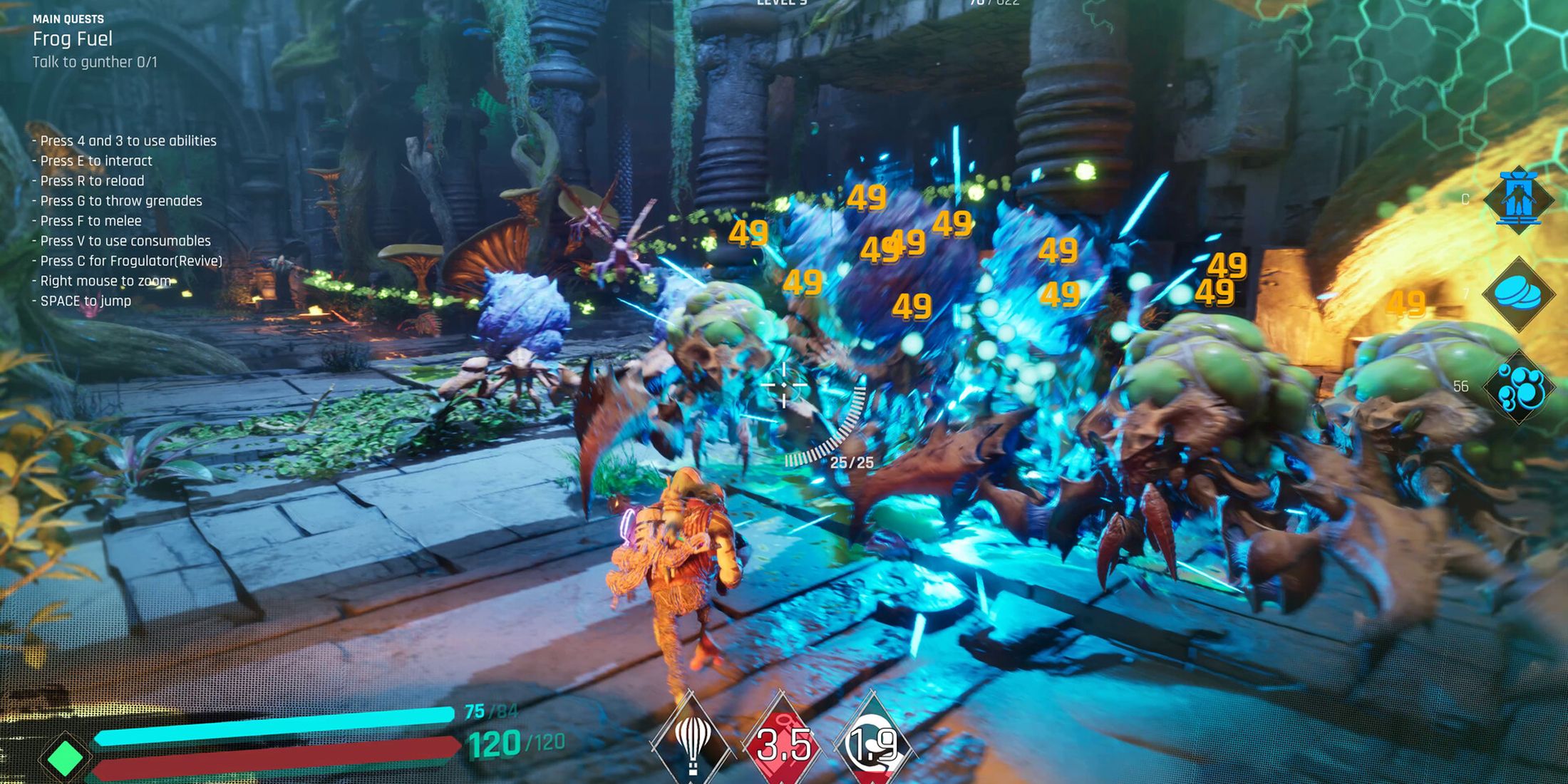
Task: Collapse the Frog Fuel quest details
Action: pyautogui.click(x=73, y=39)
